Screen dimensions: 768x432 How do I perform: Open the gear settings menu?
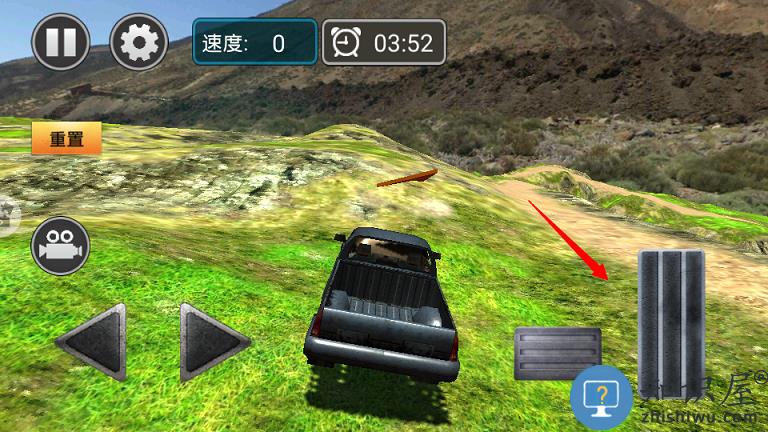[138, 42]
